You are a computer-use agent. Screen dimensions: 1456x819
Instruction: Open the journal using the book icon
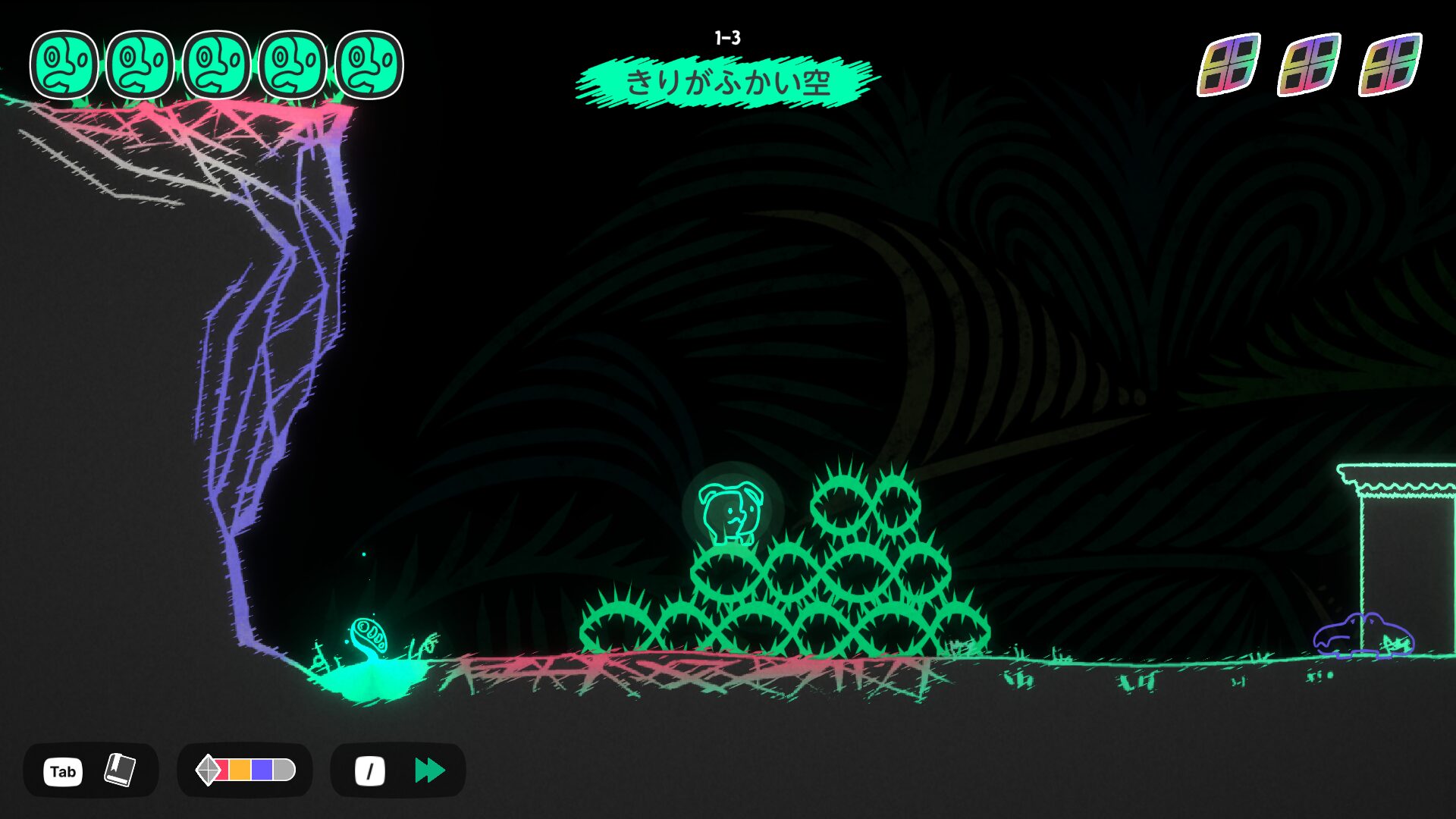[121, 770]
